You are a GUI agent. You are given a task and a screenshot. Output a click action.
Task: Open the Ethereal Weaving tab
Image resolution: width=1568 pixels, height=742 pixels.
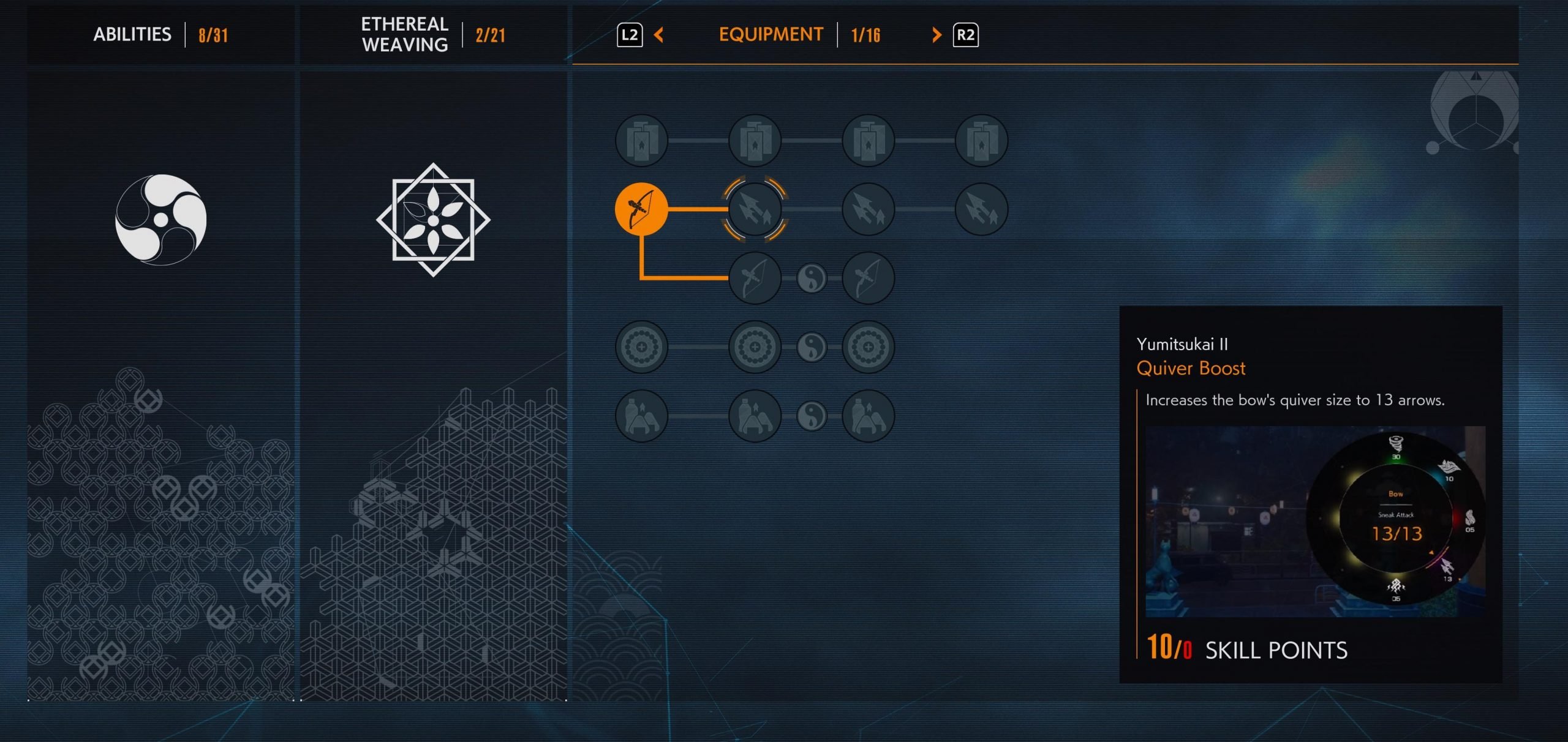point(405,34)
